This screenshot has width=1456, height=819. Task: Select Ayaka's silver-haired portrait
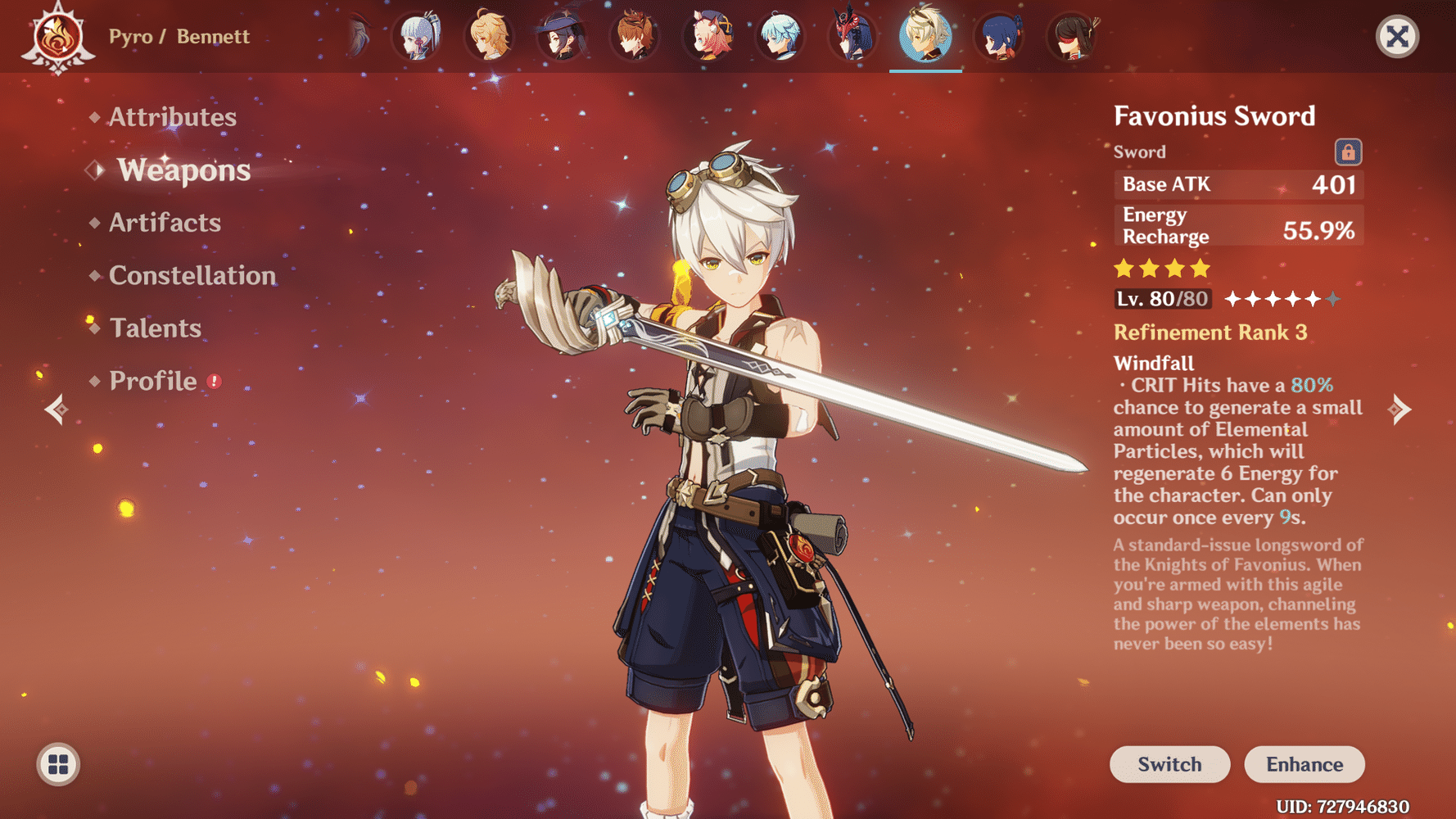click(x=418, y=37)
